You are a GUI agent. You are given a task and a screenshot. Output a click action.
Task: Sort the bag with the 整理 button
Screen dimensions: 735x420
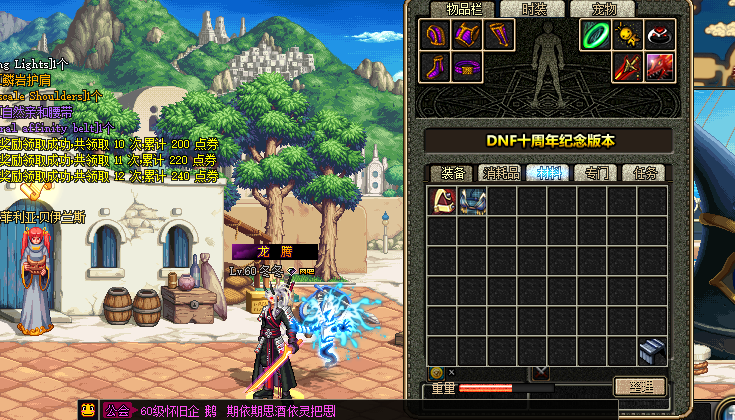(639, 387)
